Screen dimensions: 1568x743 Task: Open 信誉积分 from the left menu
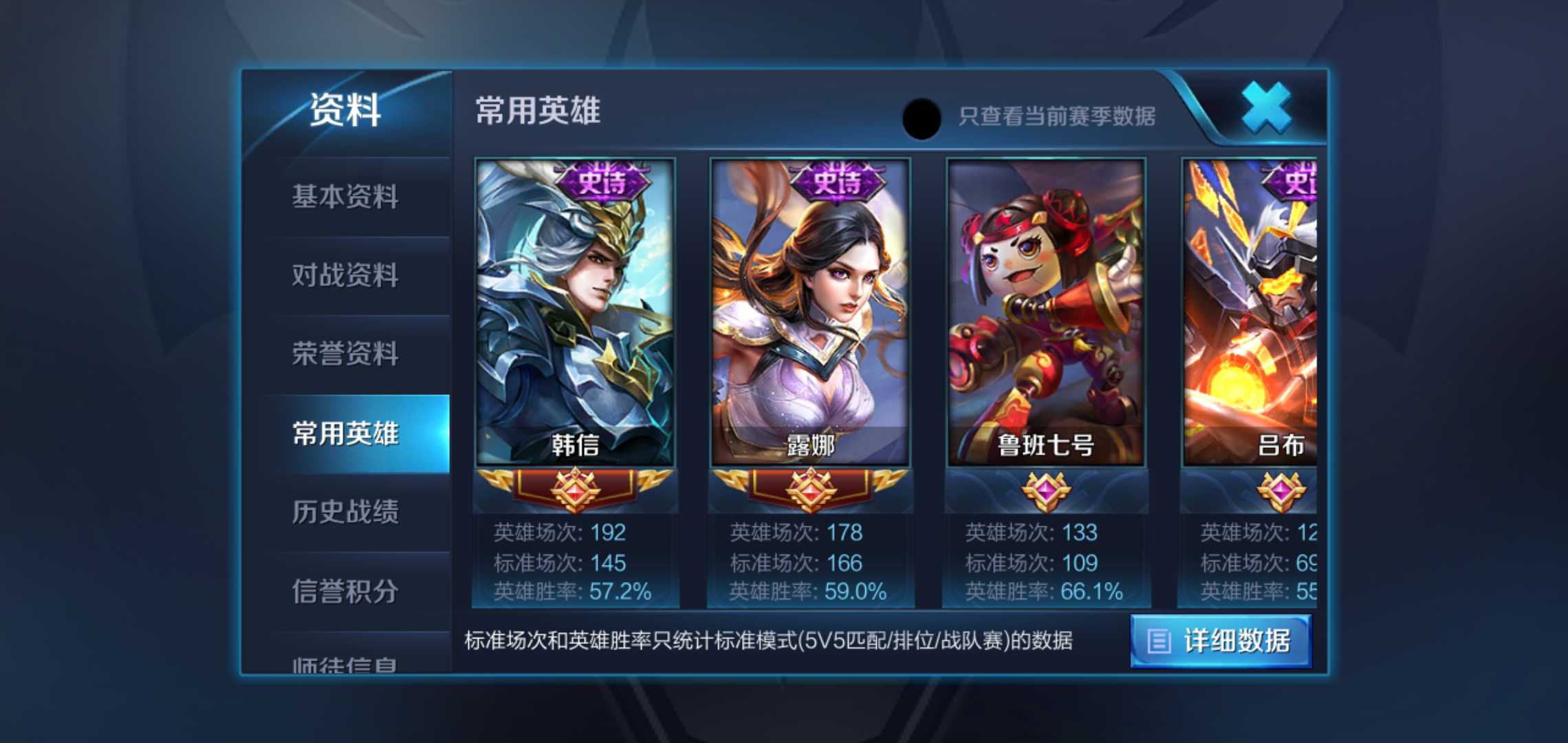coord(346,590)
